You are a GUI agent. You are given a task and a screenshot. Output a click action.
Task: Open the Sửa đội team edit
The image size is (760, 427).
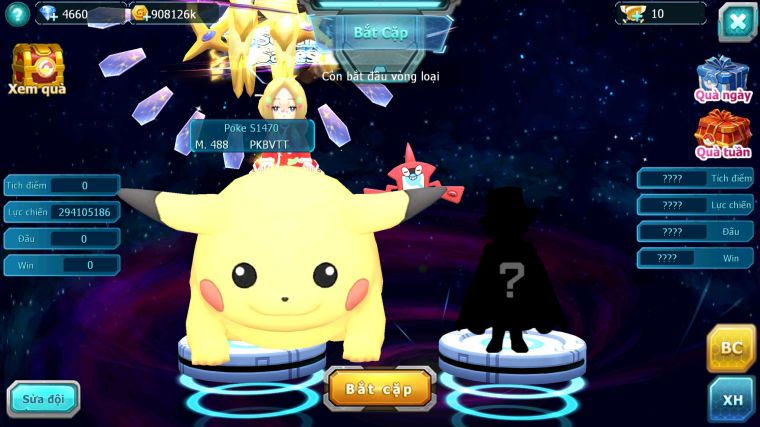[43, 398]
